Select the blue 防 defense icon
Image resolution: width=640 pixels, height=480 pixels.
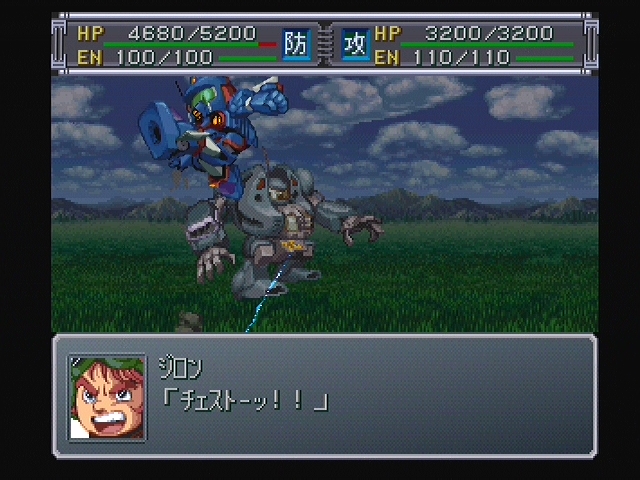coord(296,45)
